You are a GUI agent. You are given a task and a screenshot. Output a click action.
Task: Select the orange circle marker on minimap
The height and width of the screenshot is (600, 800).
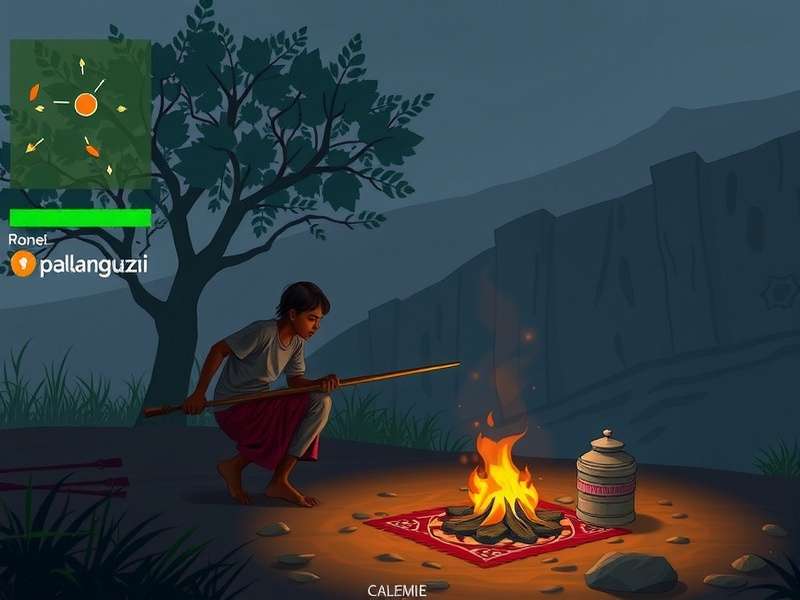(85, 103)
